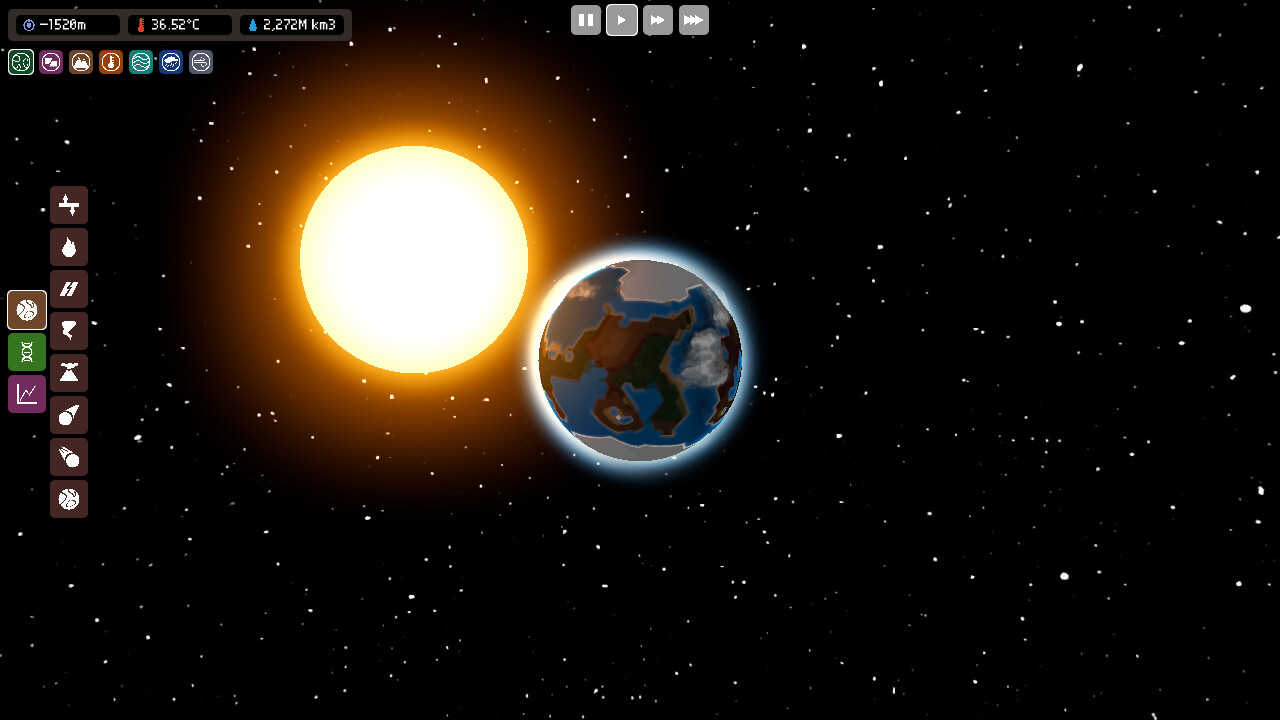Open the purple statistics graph panel
This screenshot has width=1280, height=720.
pyautogui.click(x=26, y=393)
